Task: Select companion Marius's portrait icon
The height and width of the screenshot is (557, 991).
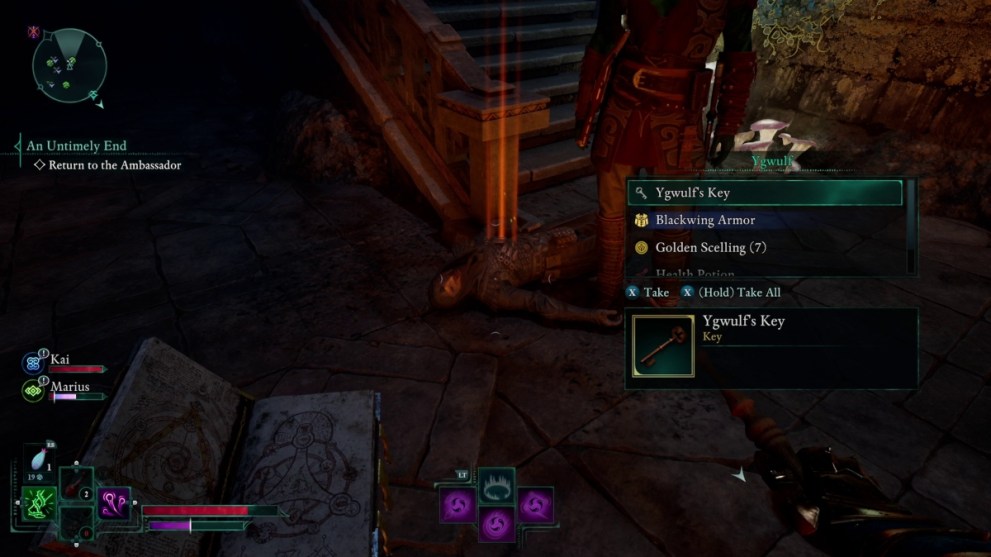Action: click(34, 391)
